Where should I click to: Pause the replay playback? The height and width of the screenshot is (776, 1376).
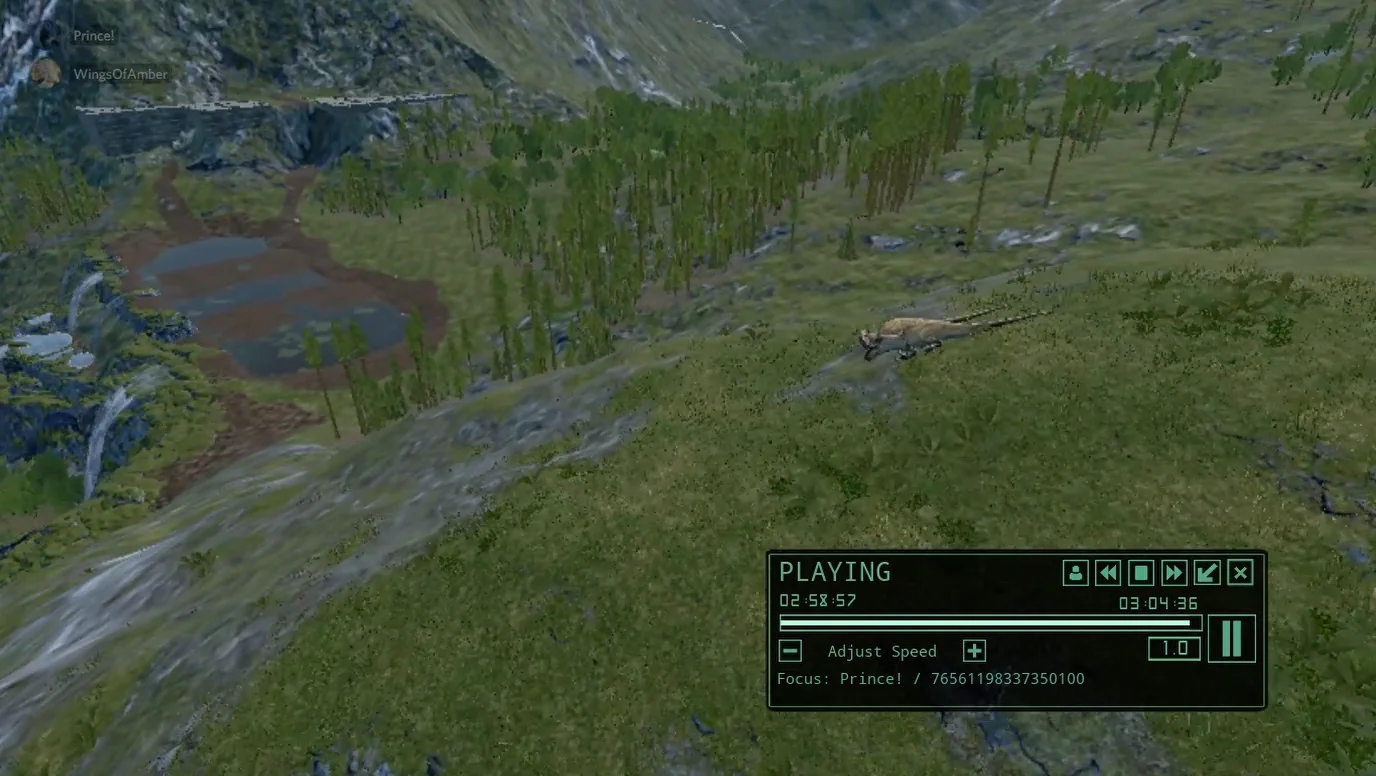[1232, 639]
